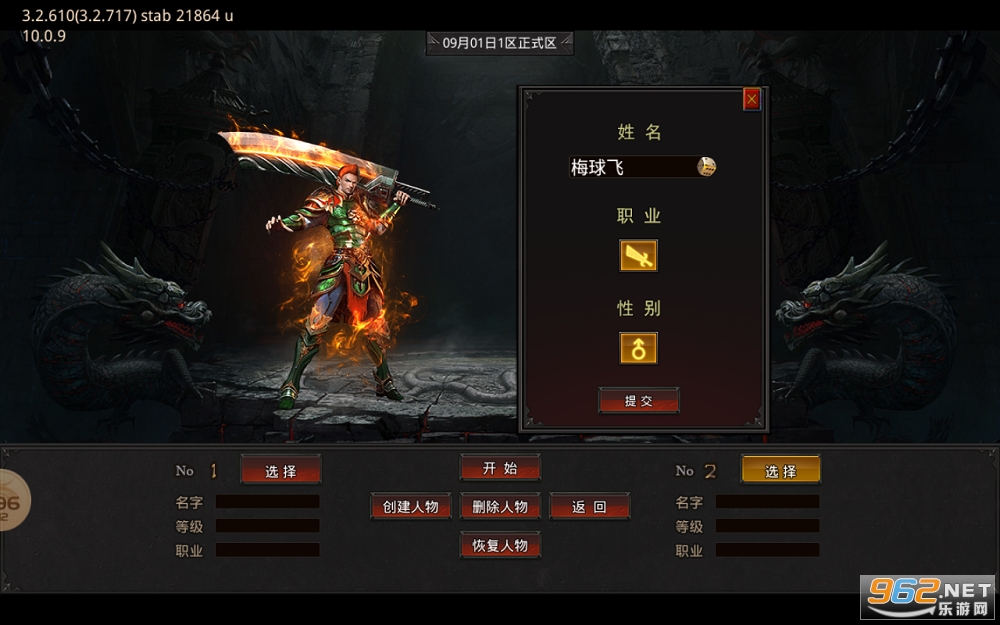Roll the dice for a random name

pyautogui.click(x=706, y=167)
